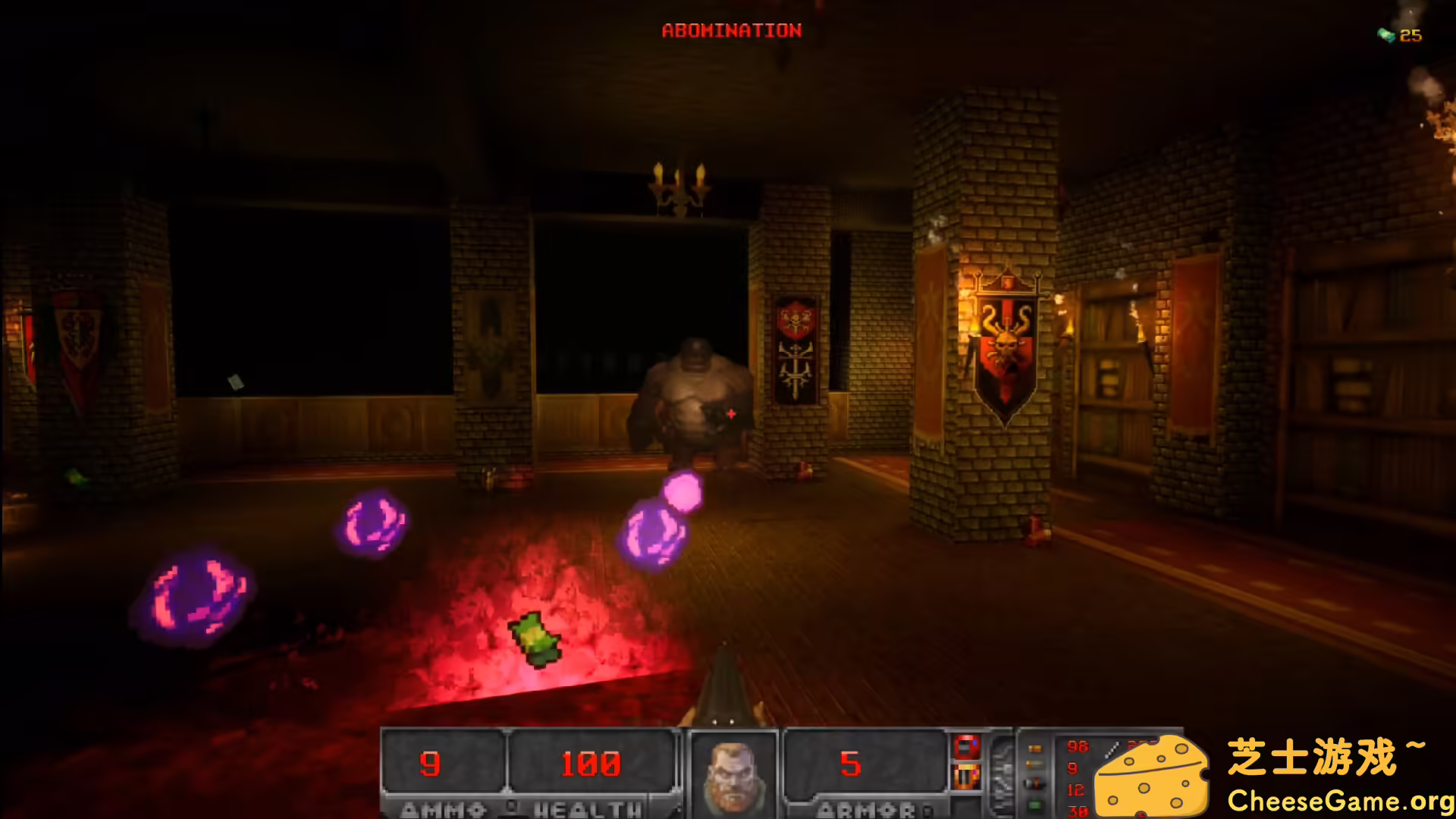Viewport: 1456px width, 819px height.
Task: Click the green gem currency icon top right
Action: click(1387, 33)
